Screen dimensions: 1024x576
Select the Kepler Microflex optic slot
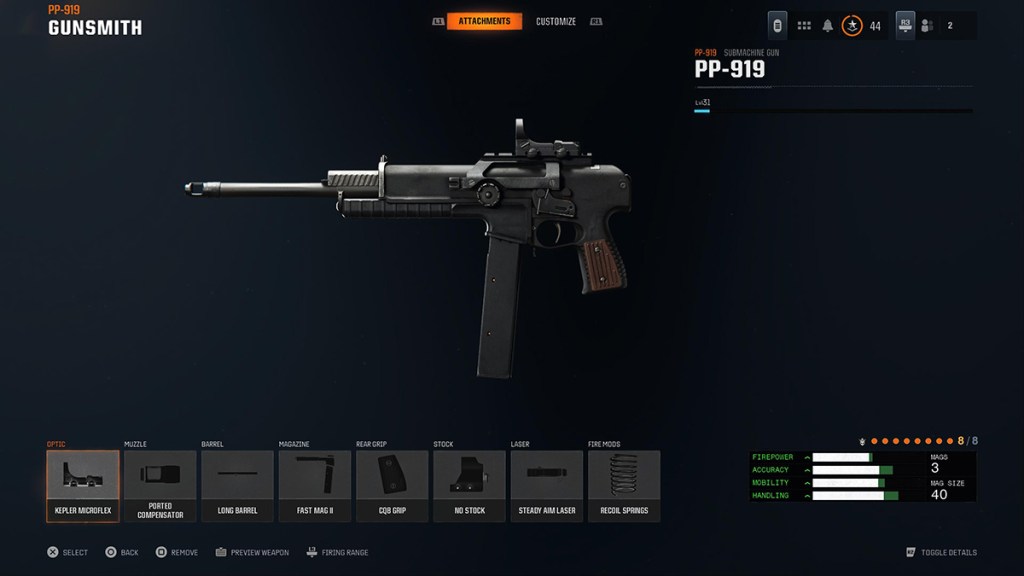83,486
